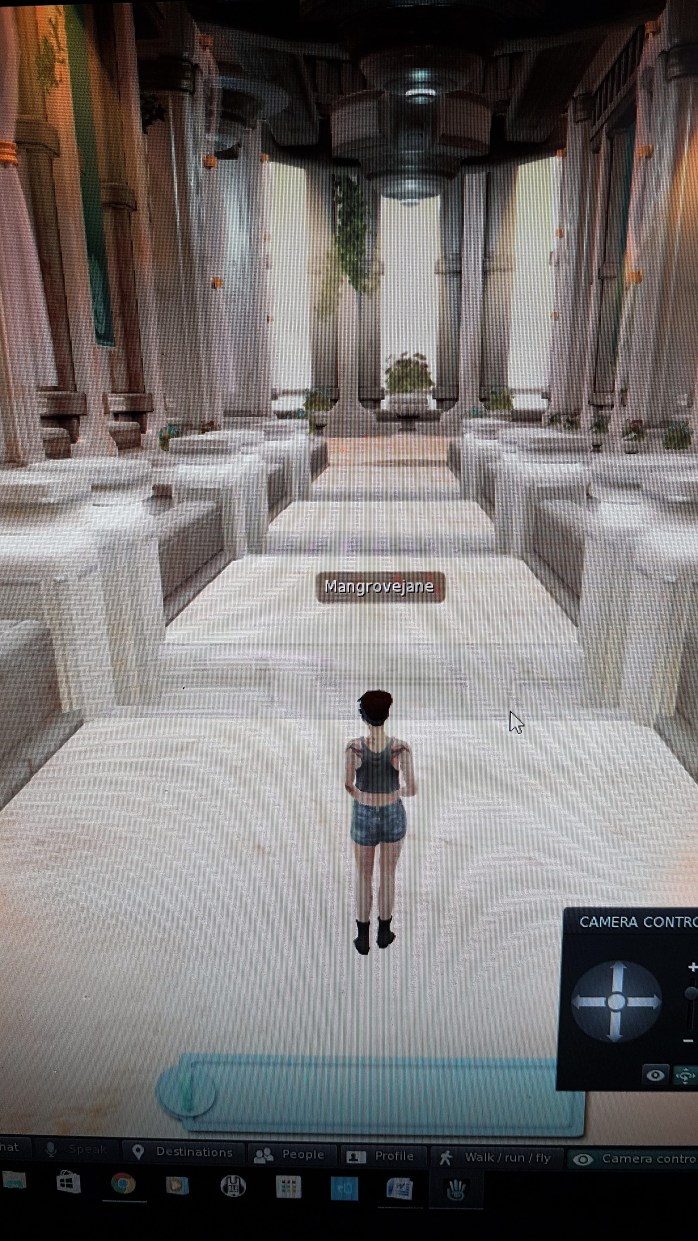Select the orbit camera mode icon
This screenshot has height=1241, width=698.
pos(685,1075)
